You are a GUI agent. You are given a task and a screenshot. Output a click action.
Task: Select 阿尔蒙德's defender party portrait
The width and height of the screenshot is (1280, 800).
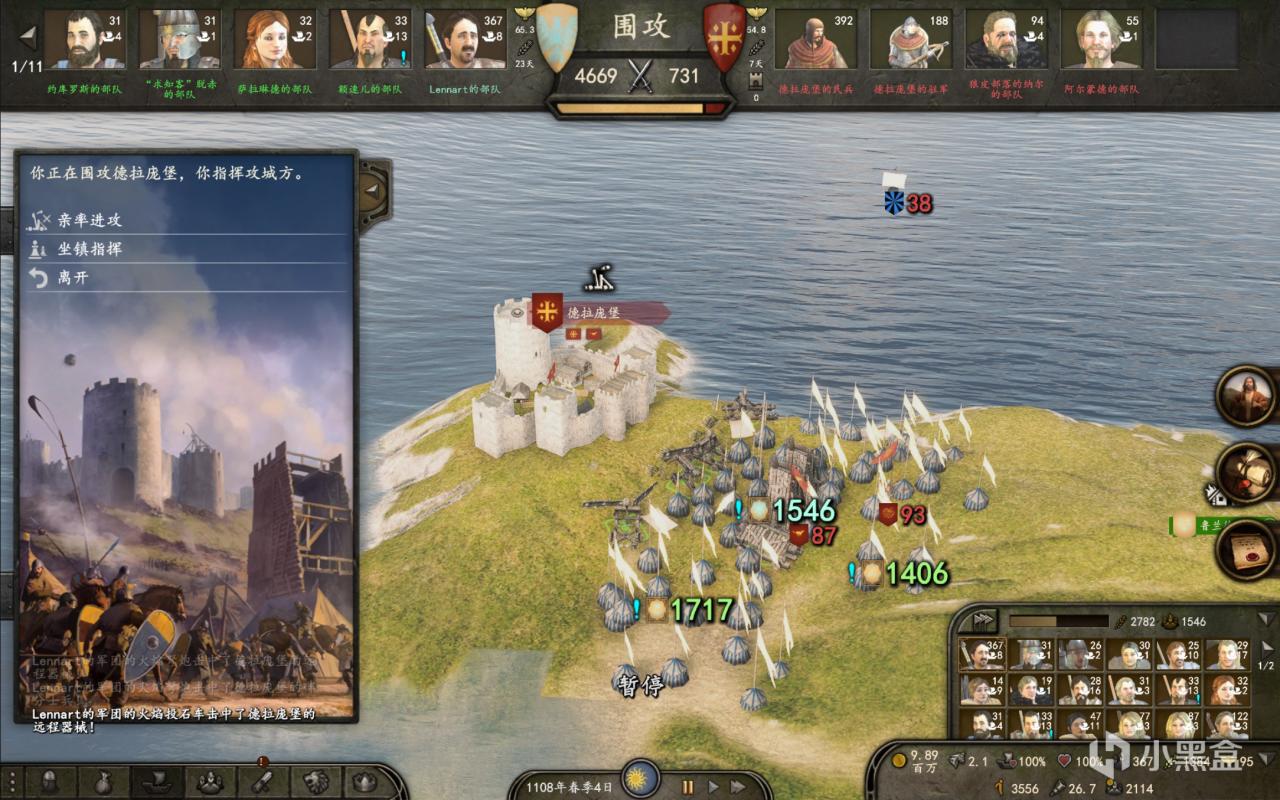tap(1100, 41)
